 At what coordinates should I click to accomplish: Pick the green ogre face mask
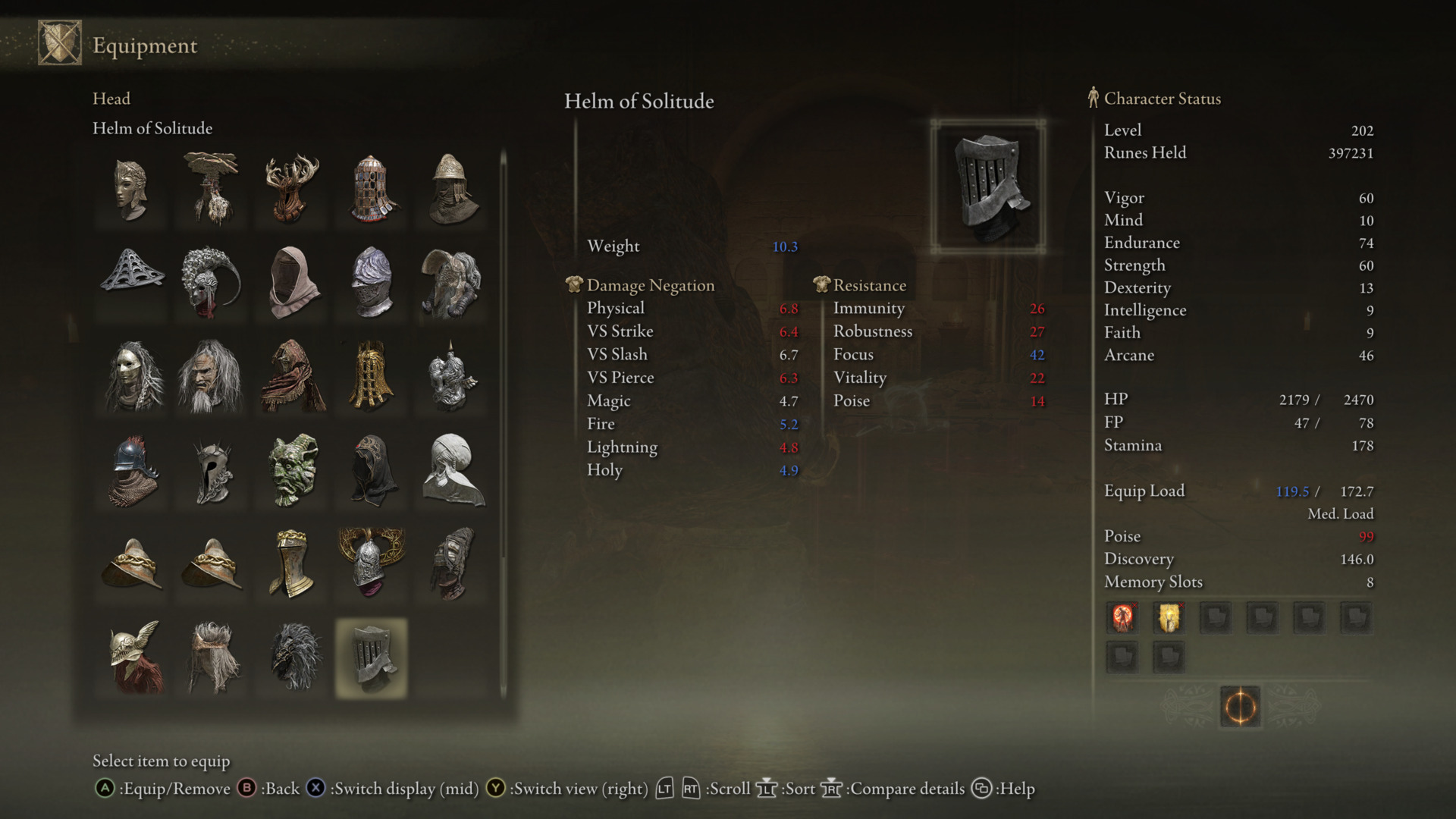[x=292, y=469]
